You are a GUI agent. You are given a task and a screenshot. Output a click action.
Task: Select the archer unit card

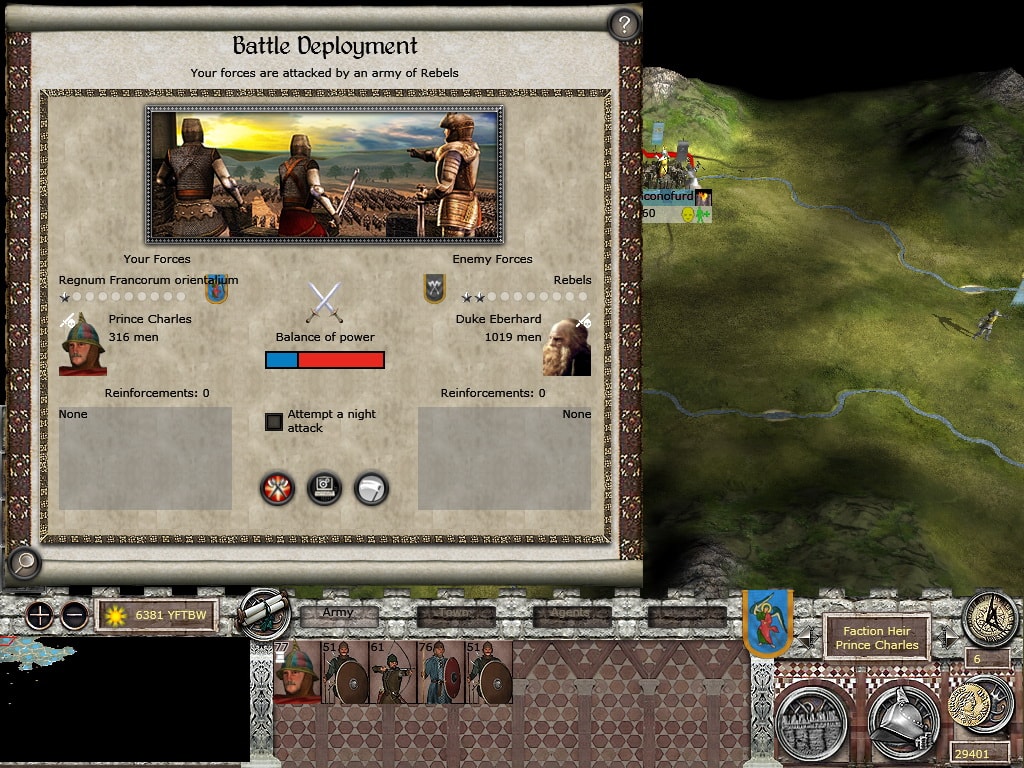(x=392, y=672)
